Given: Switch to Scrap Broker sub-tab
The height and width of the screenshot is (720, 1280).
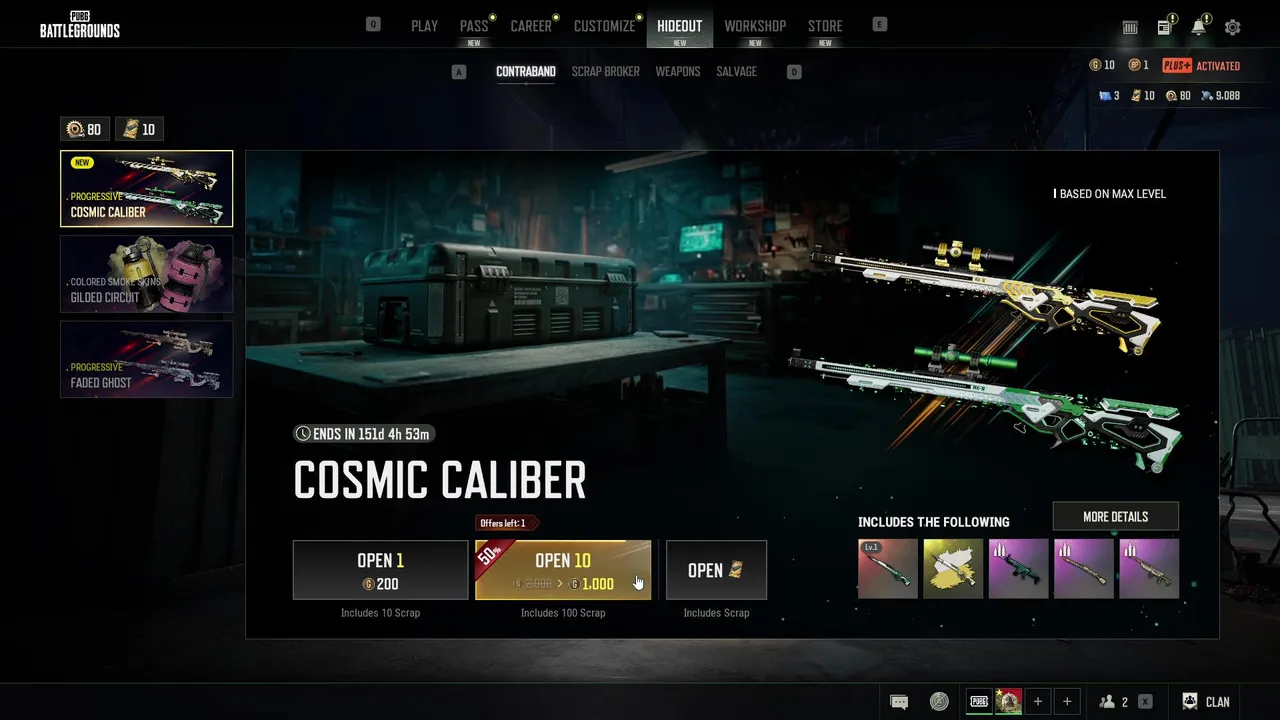Looking at the screenshot, I should pyautogui.click(x=605, y=72).
